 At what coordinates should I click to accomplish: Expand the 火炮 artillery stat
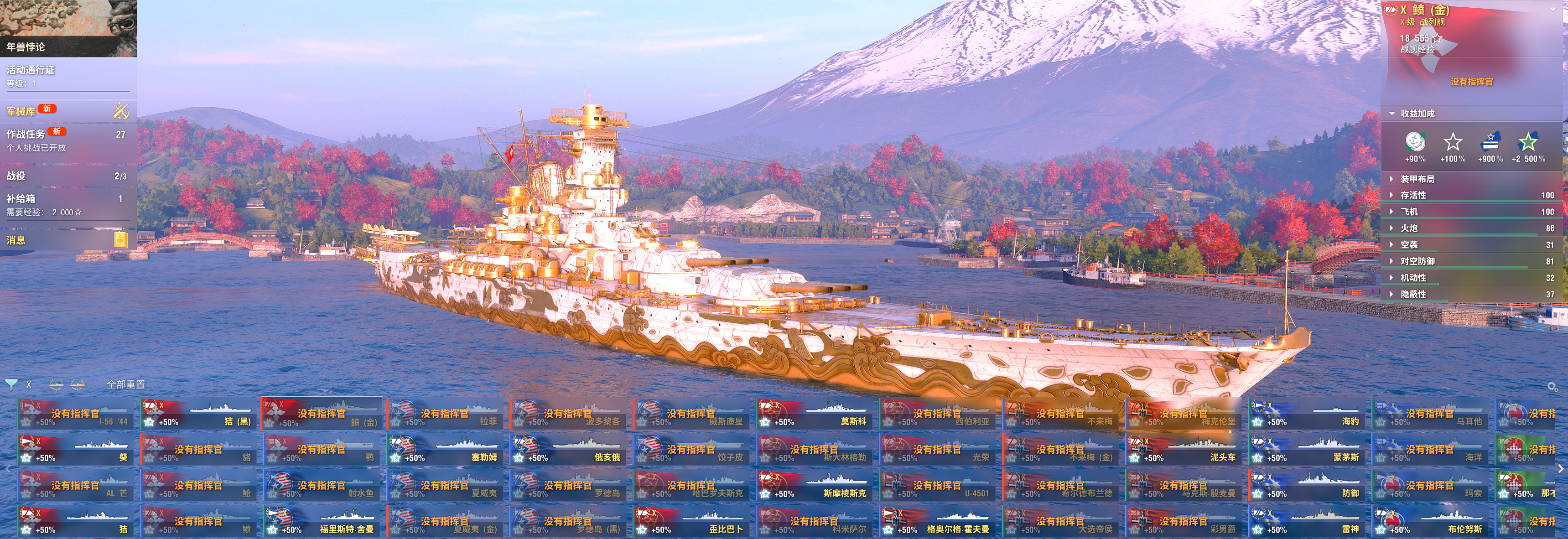click(1408, 228)
